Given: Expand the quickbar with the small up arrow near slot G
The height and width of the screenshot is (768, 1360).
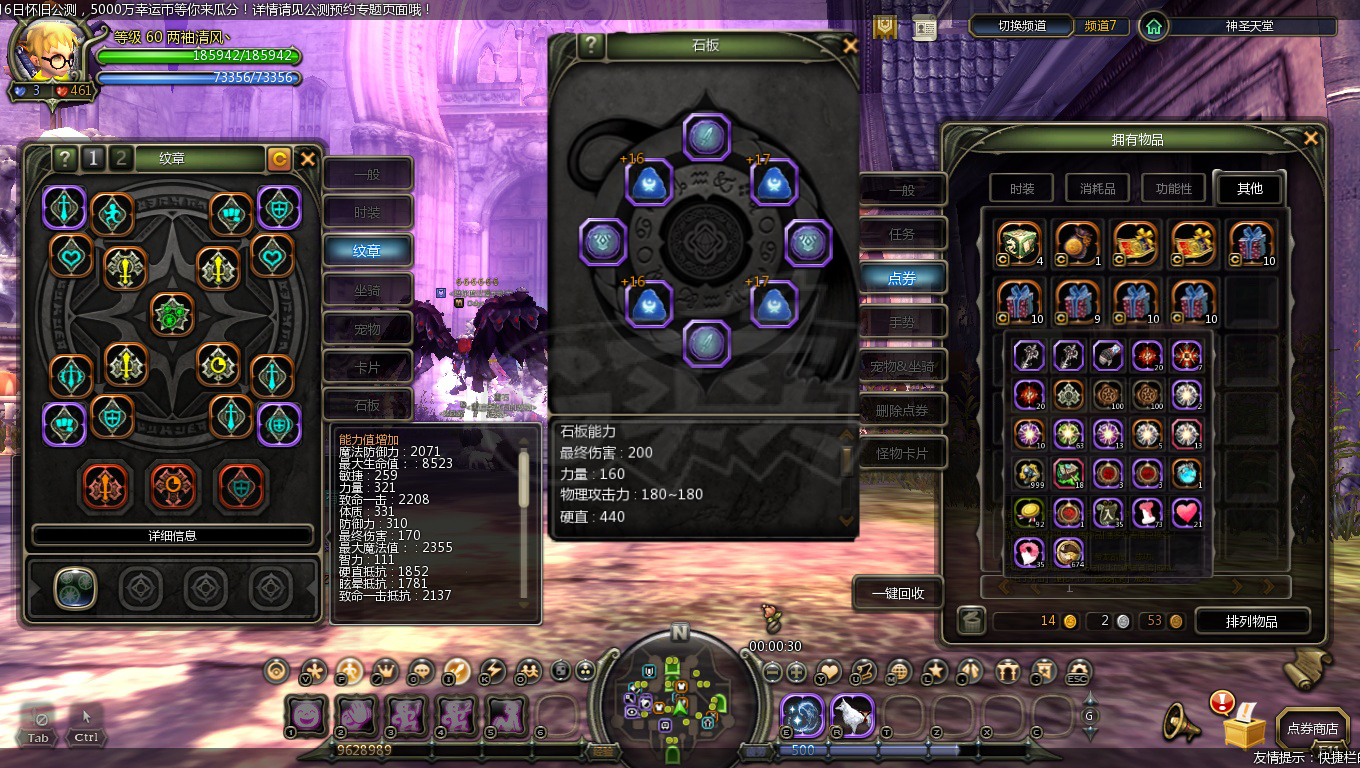Looking at the screenshot, I should [x=1089, y=697].
